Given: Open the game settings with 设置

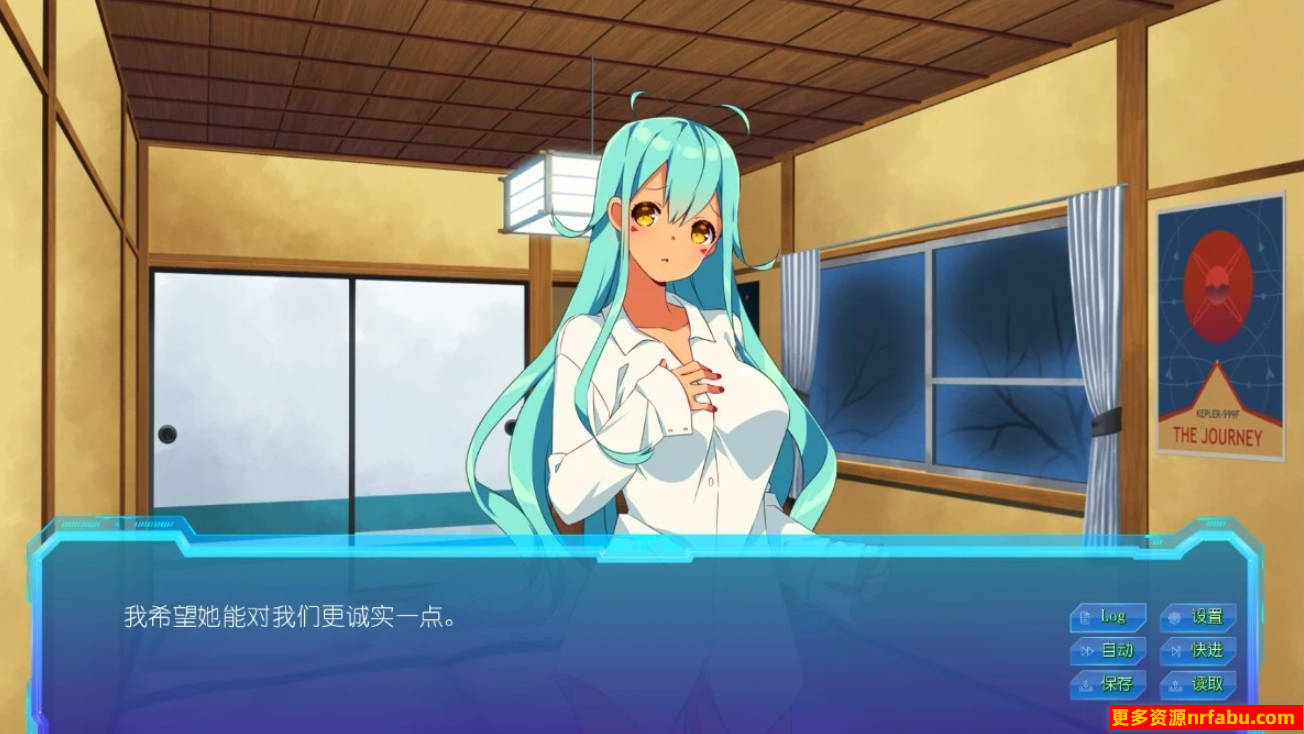Looking at the screenshot, I should (1202, 619).
